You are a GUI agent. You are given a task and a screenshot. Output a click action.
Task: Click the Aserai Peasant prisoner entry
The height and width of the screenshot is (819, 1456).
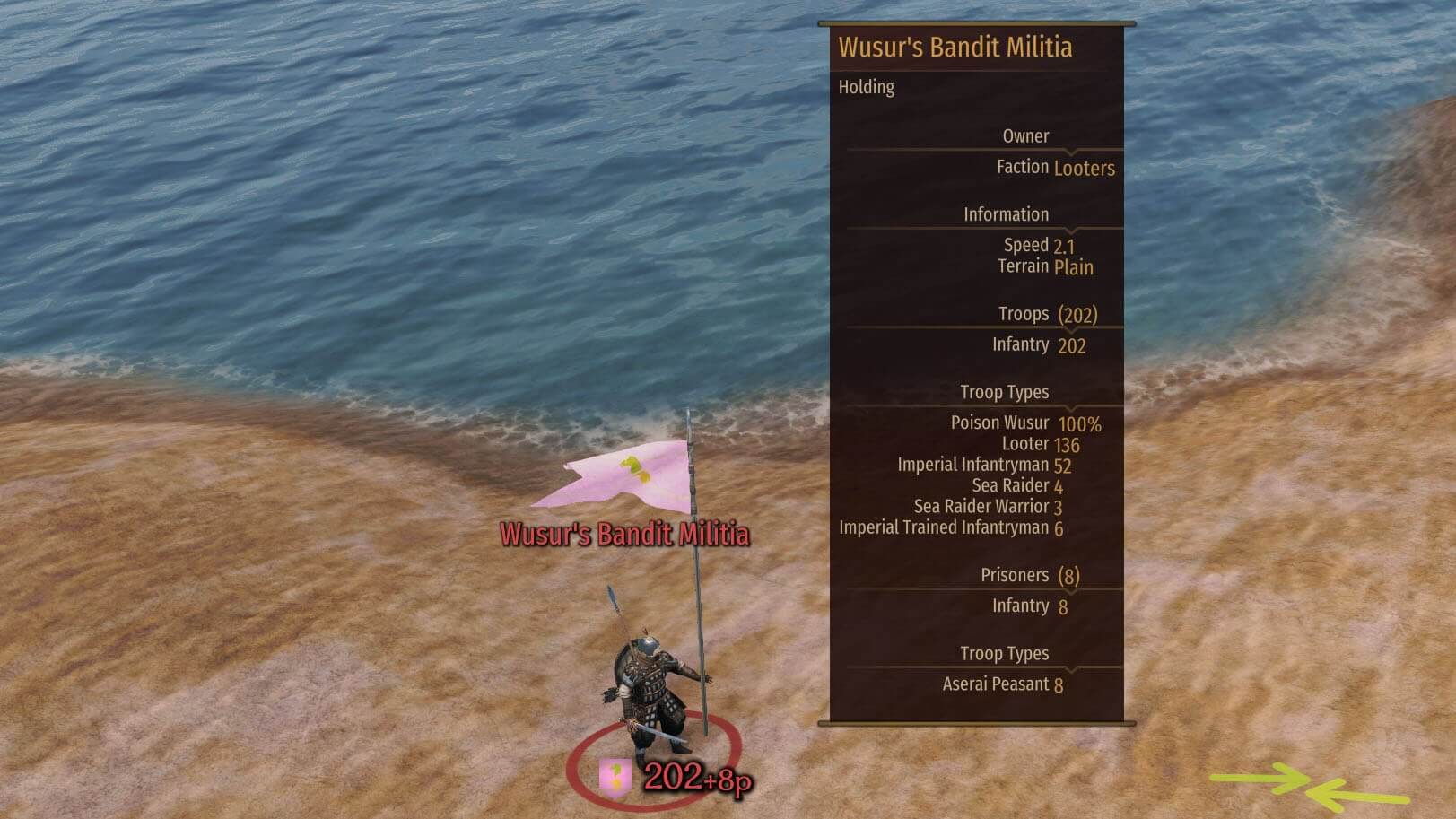coord(1005,684)
